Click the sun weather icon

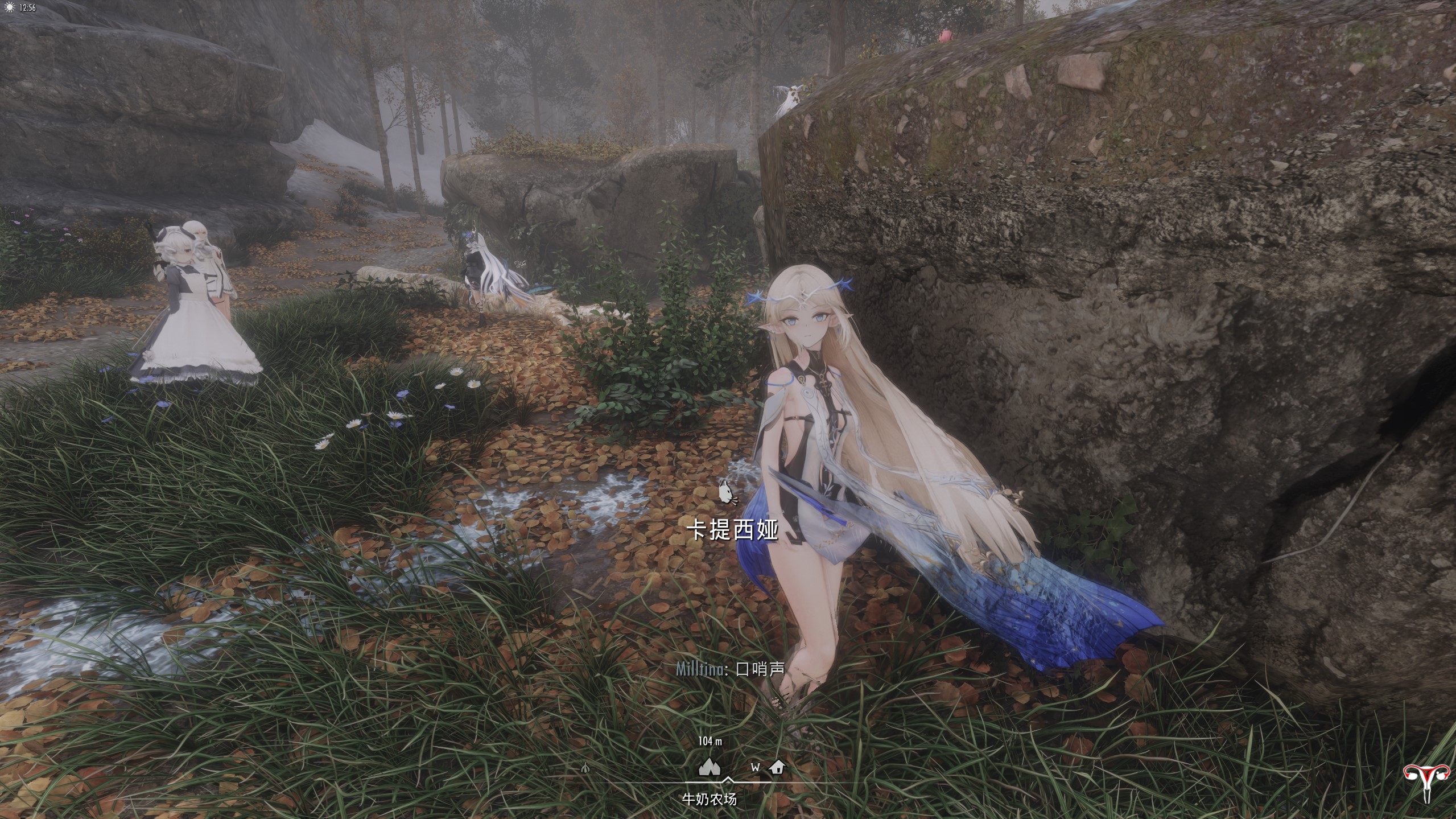(9, 8)
